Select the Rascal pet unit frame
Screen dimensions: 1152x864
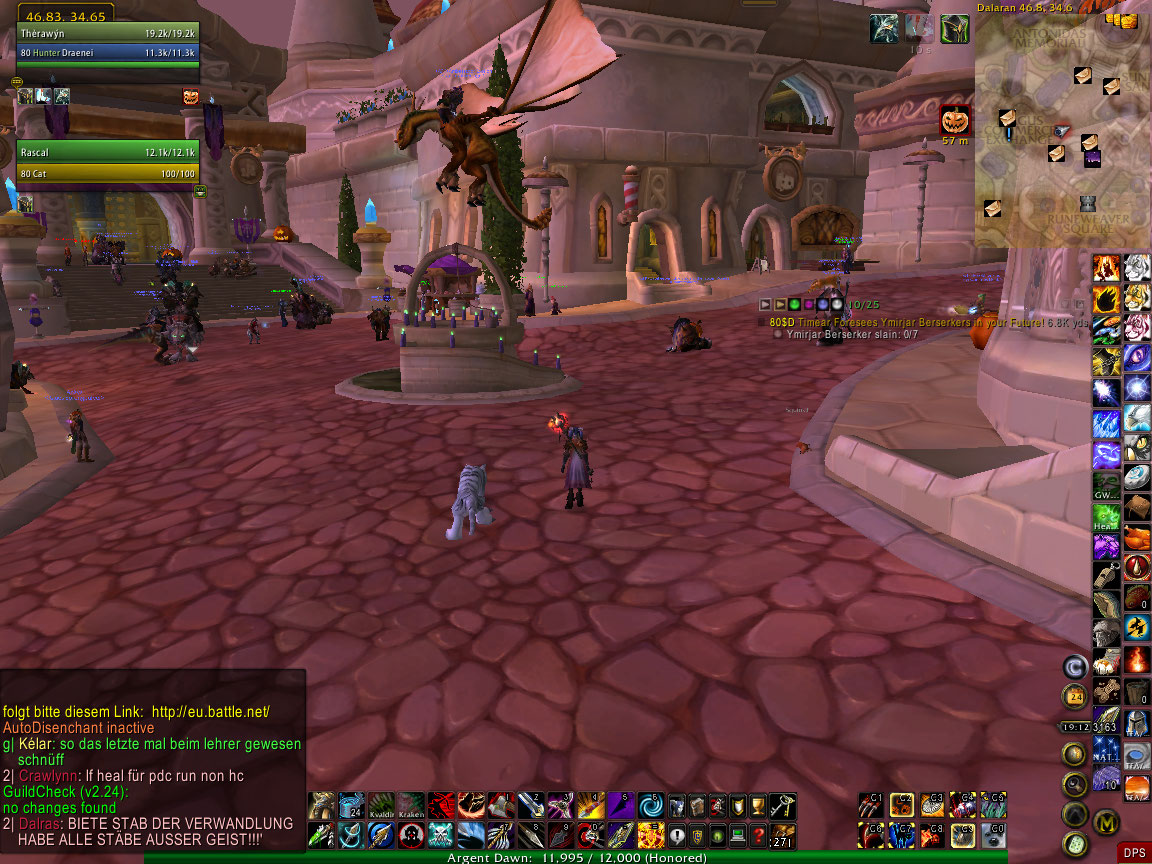[x=107, y=160]
